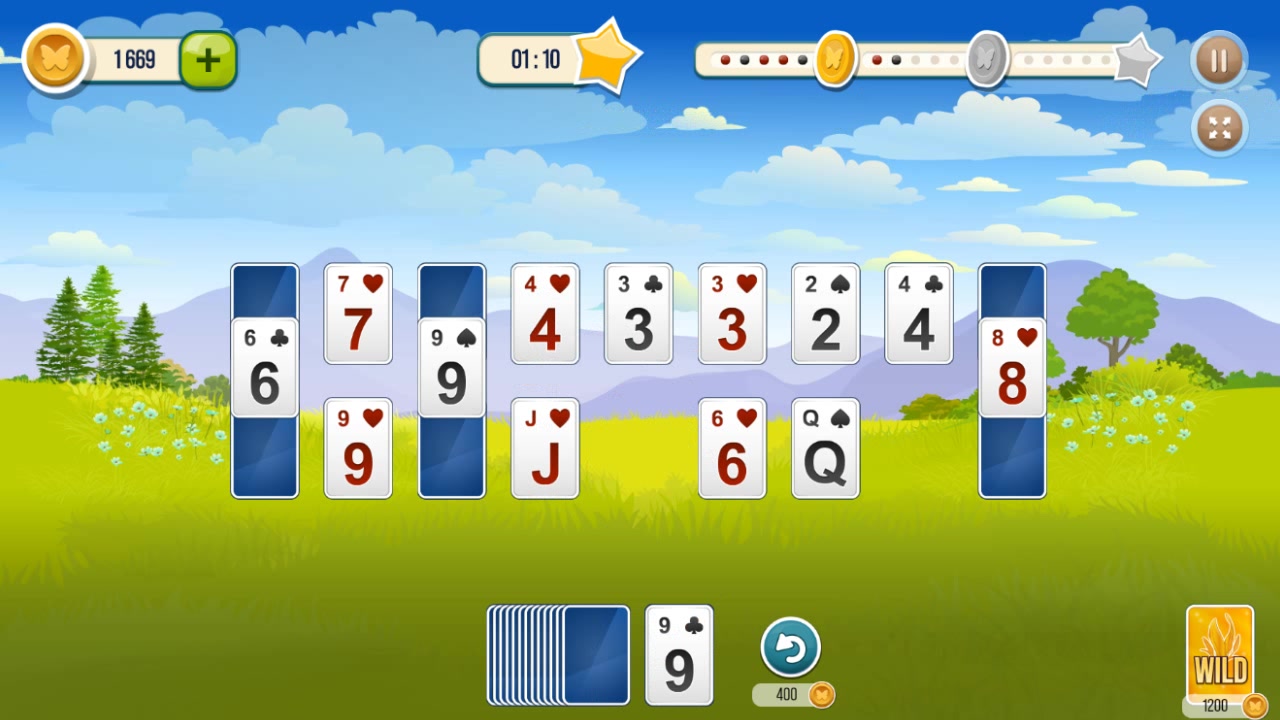Click the undo cost label showing 400
1280x720 pixels.
[793, 694]
